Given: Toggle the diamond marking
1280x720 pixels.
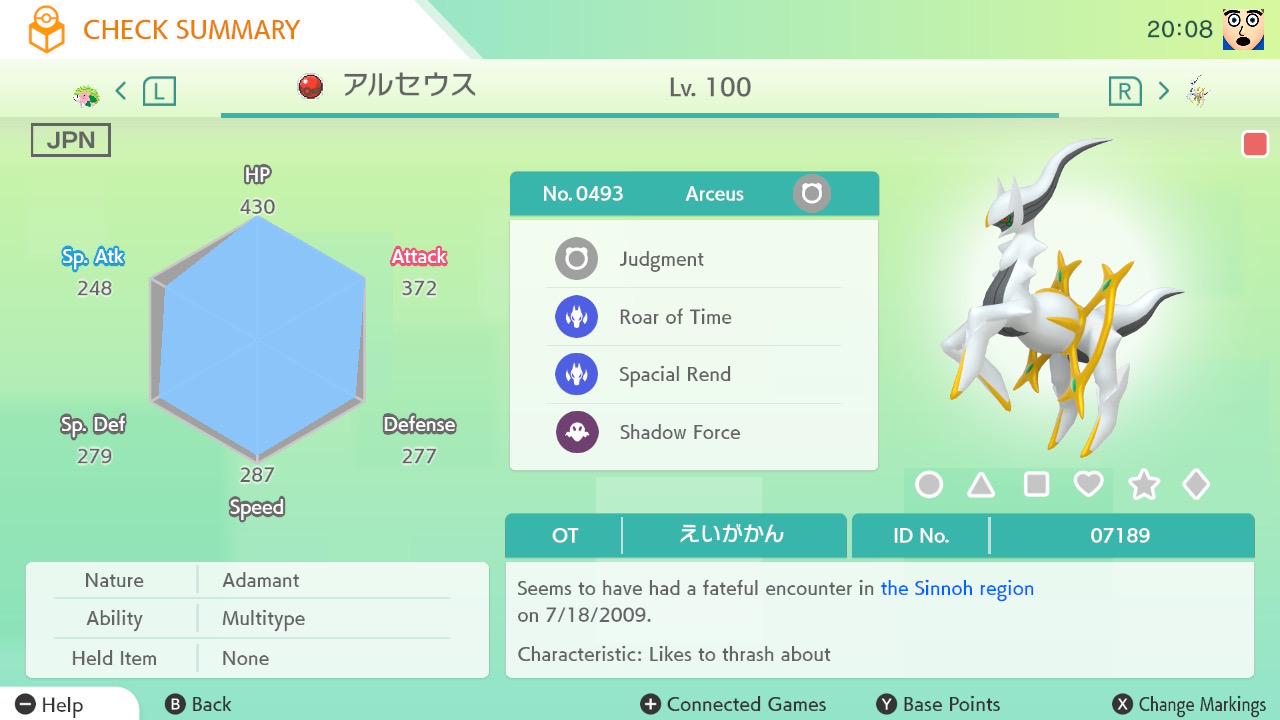Looking at the screenshot, I should pyautogui.click(x=1196, y=485).
